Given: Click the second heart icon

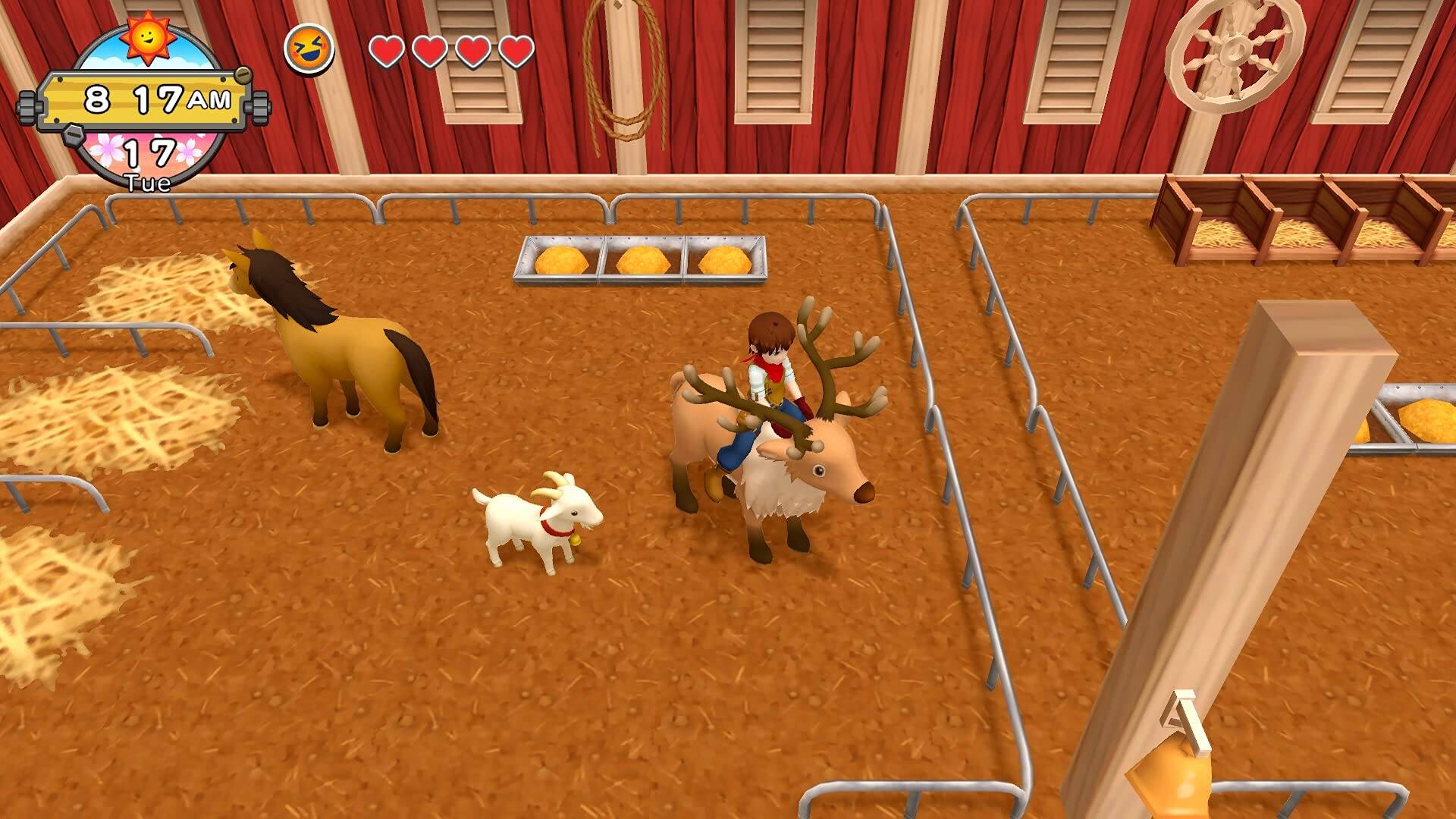Looking at the screenshot, I should coord(430,52).
